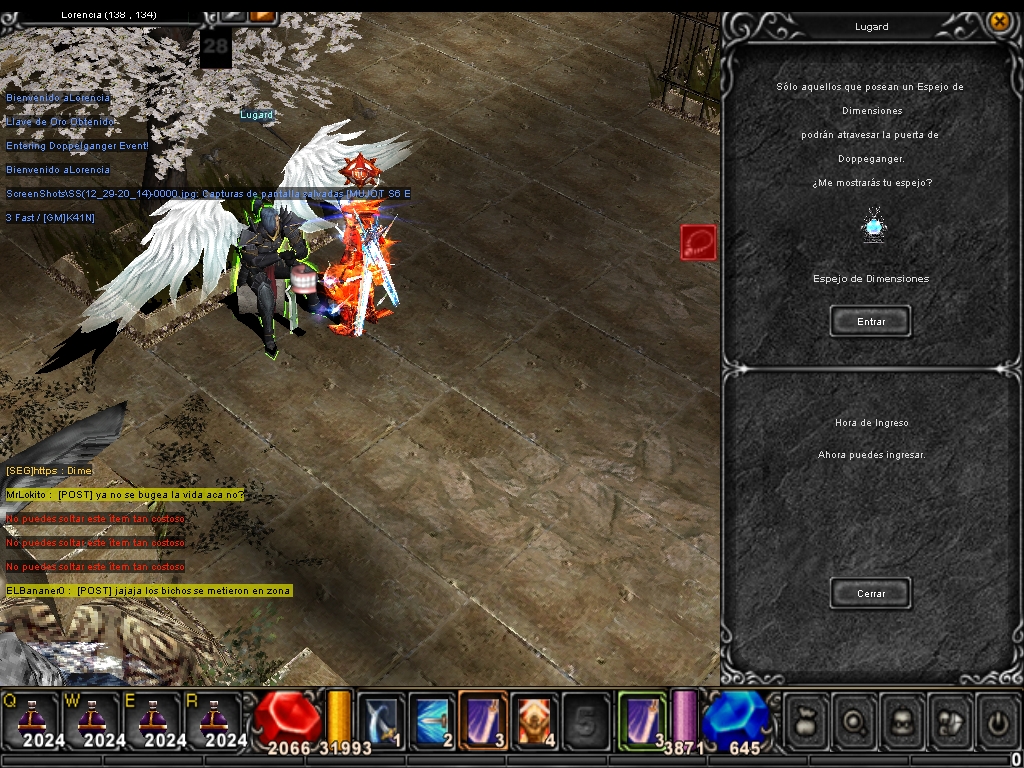Click the Entrar button
1024x768 pixels.
(x=870, y=321)
